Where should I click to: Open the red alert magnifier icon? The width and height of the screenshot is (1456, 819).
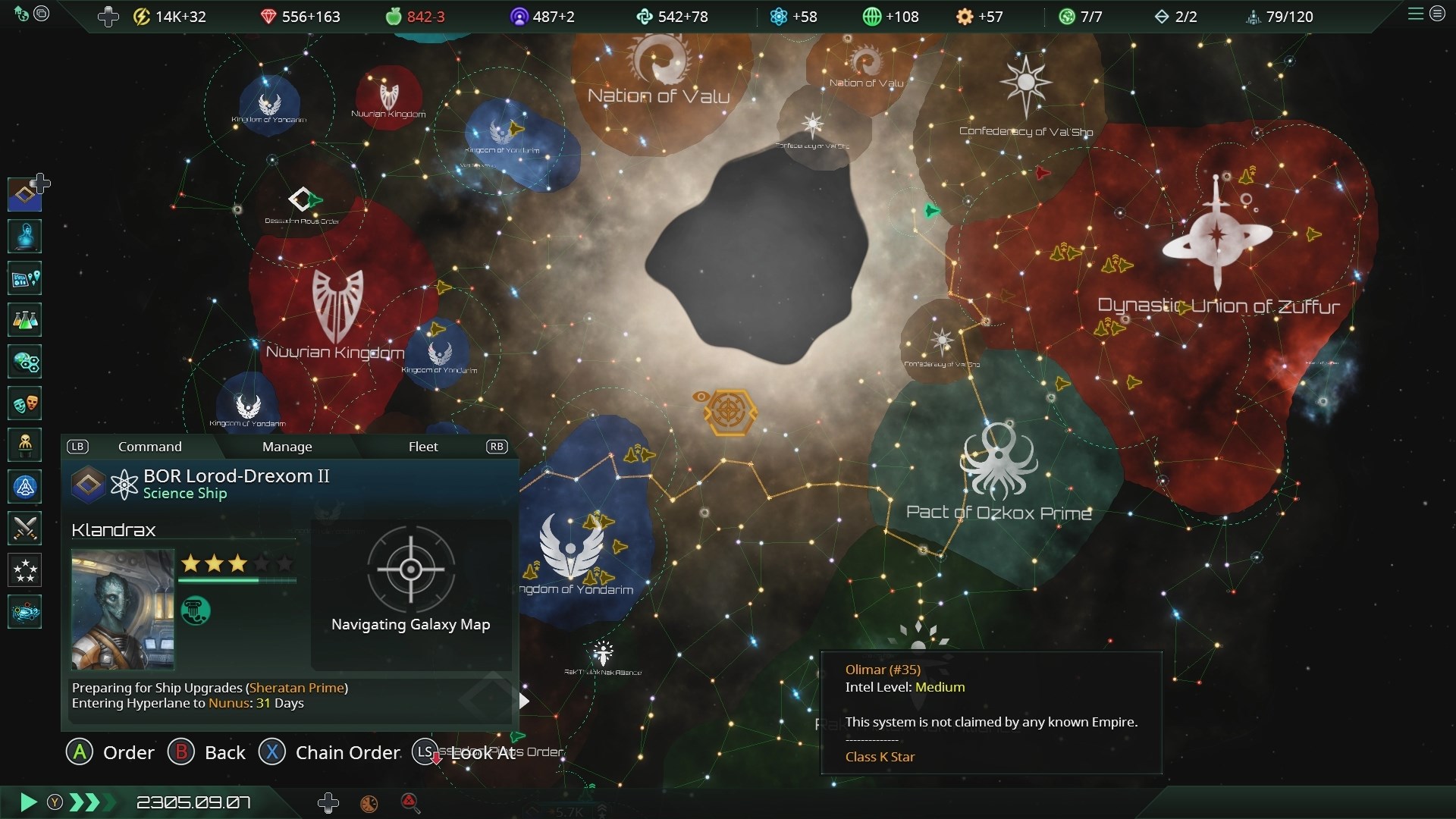coord(409,802)
